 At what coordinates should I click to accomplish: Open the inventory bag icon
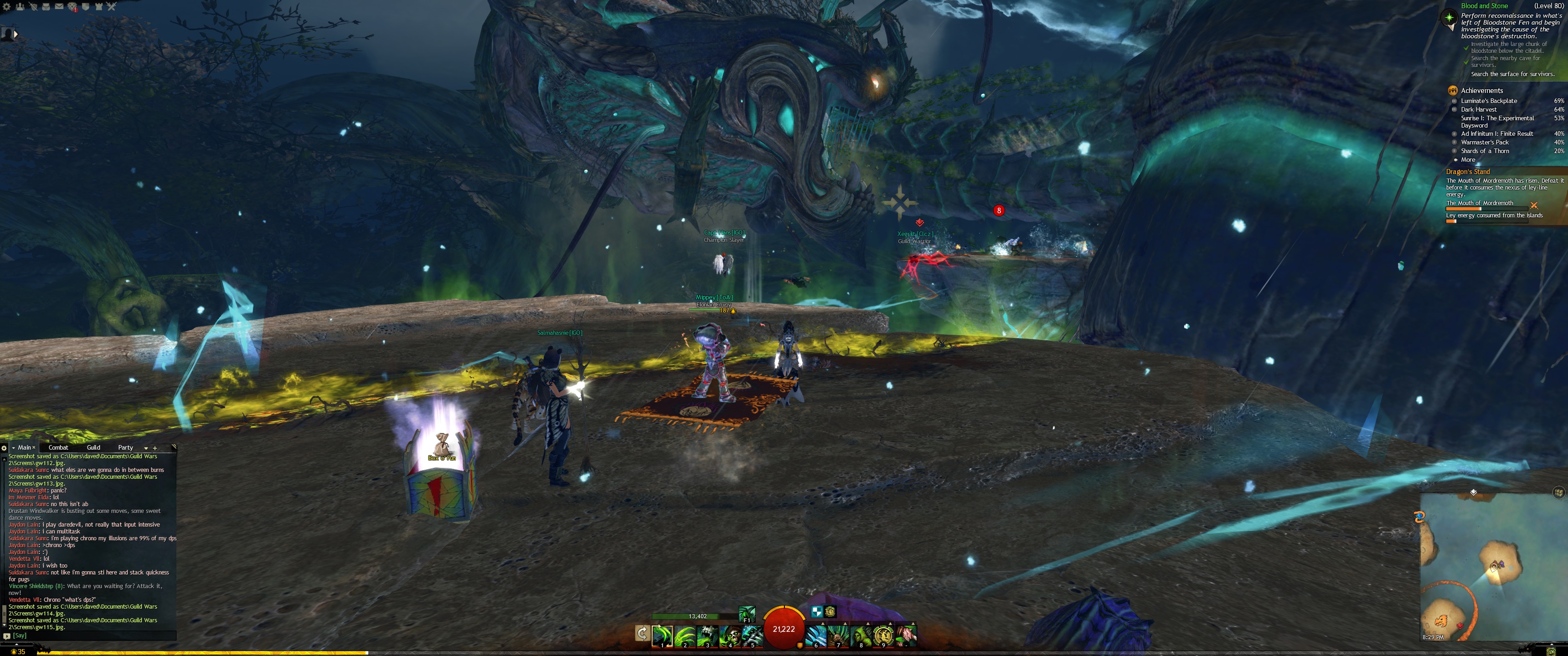pos(46,6)
